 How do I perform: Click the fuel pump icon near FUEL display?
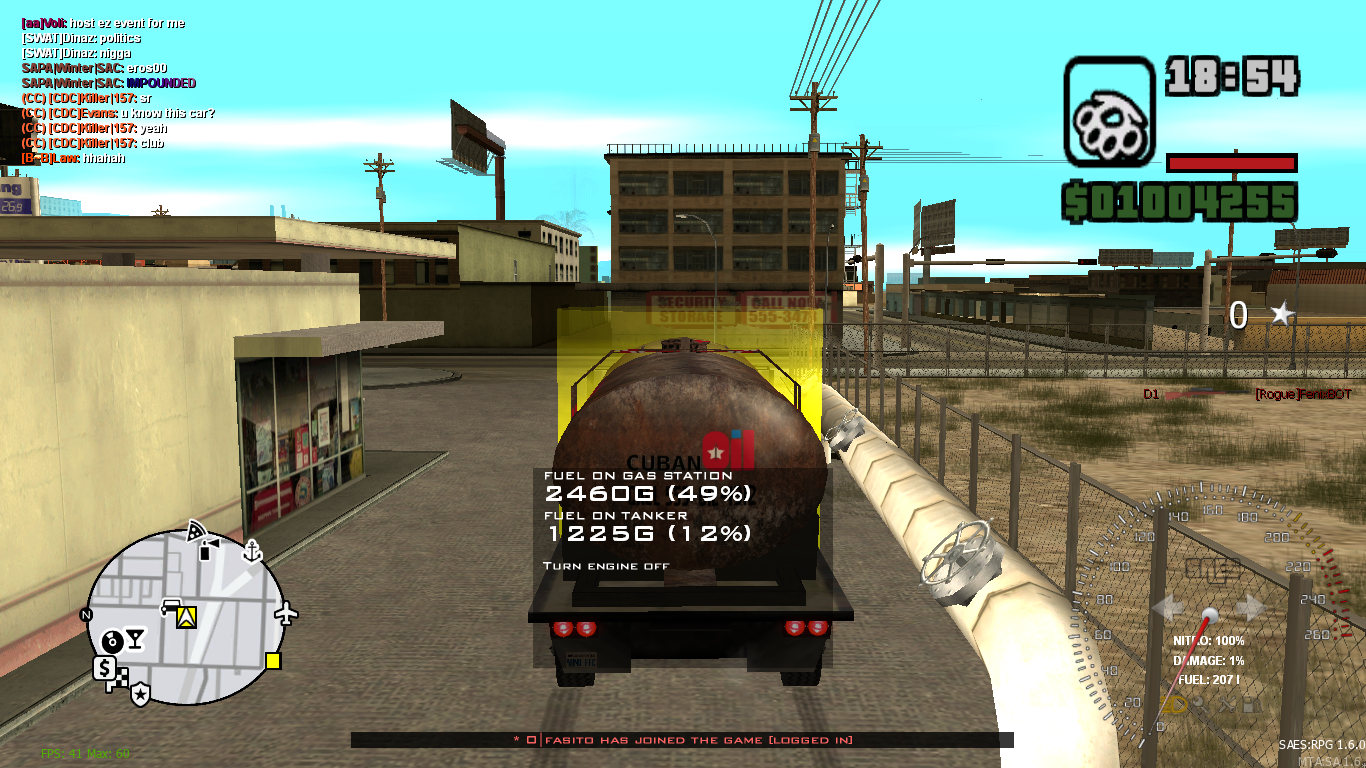pos(1250,704)
